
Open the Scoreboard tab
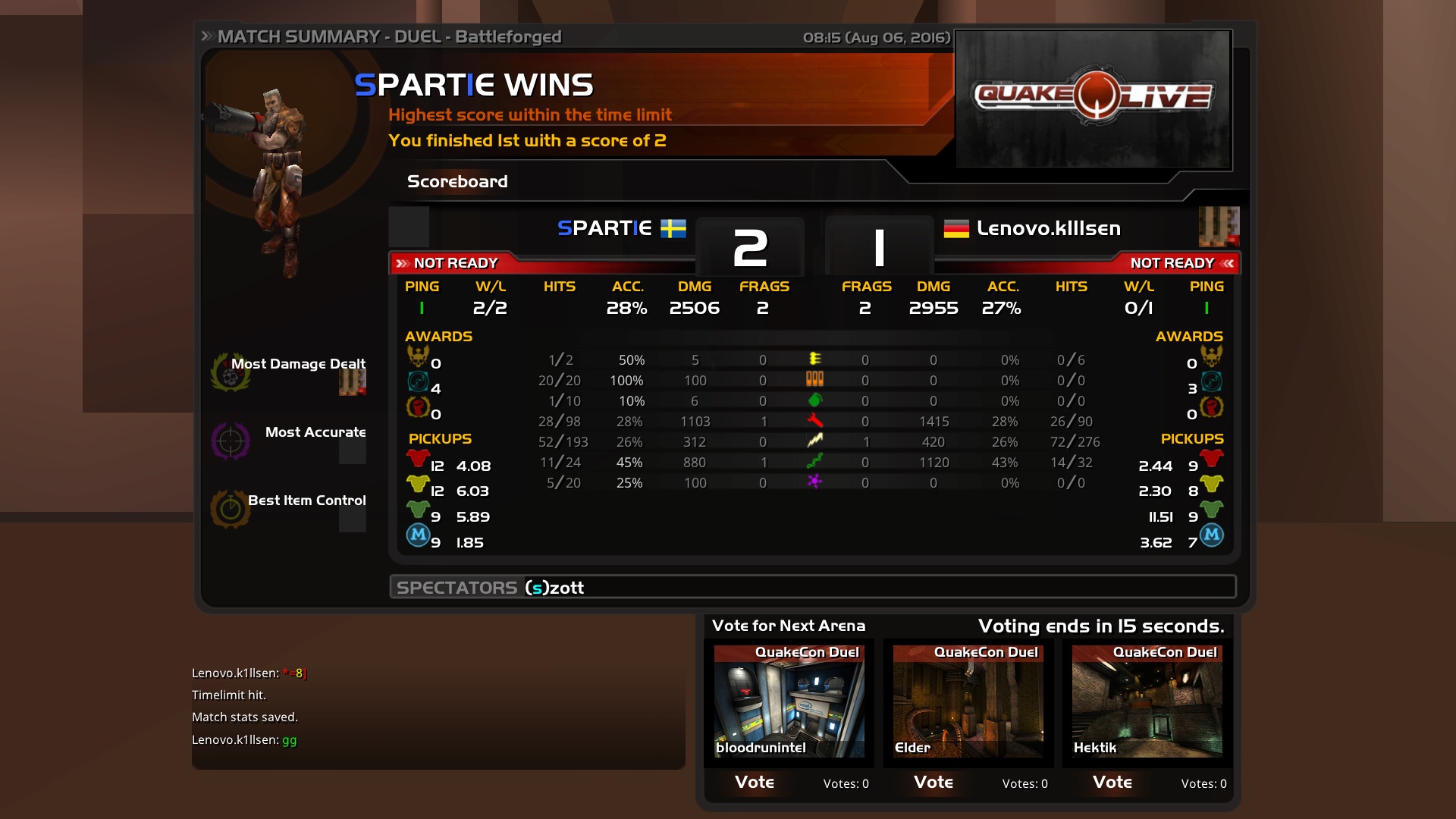(457, 181)
